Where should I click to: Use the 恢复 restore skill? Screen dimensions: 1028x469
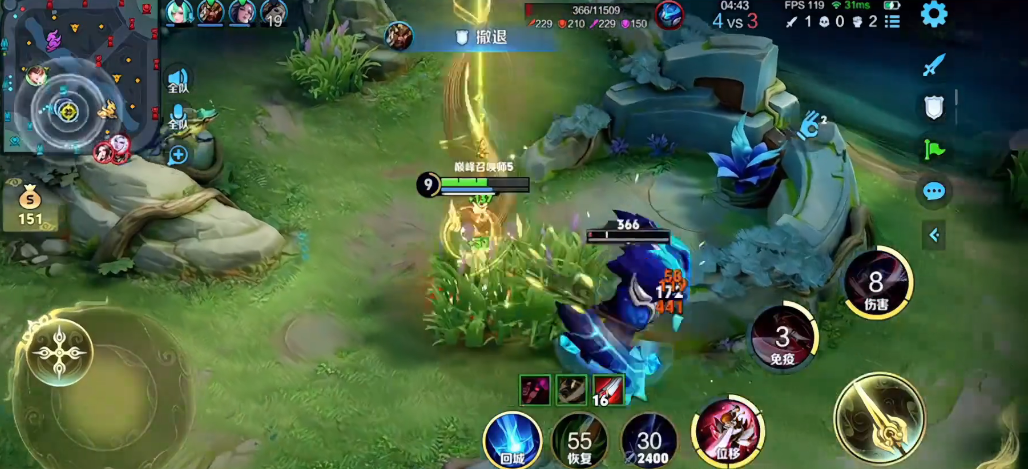coord(580,440)
